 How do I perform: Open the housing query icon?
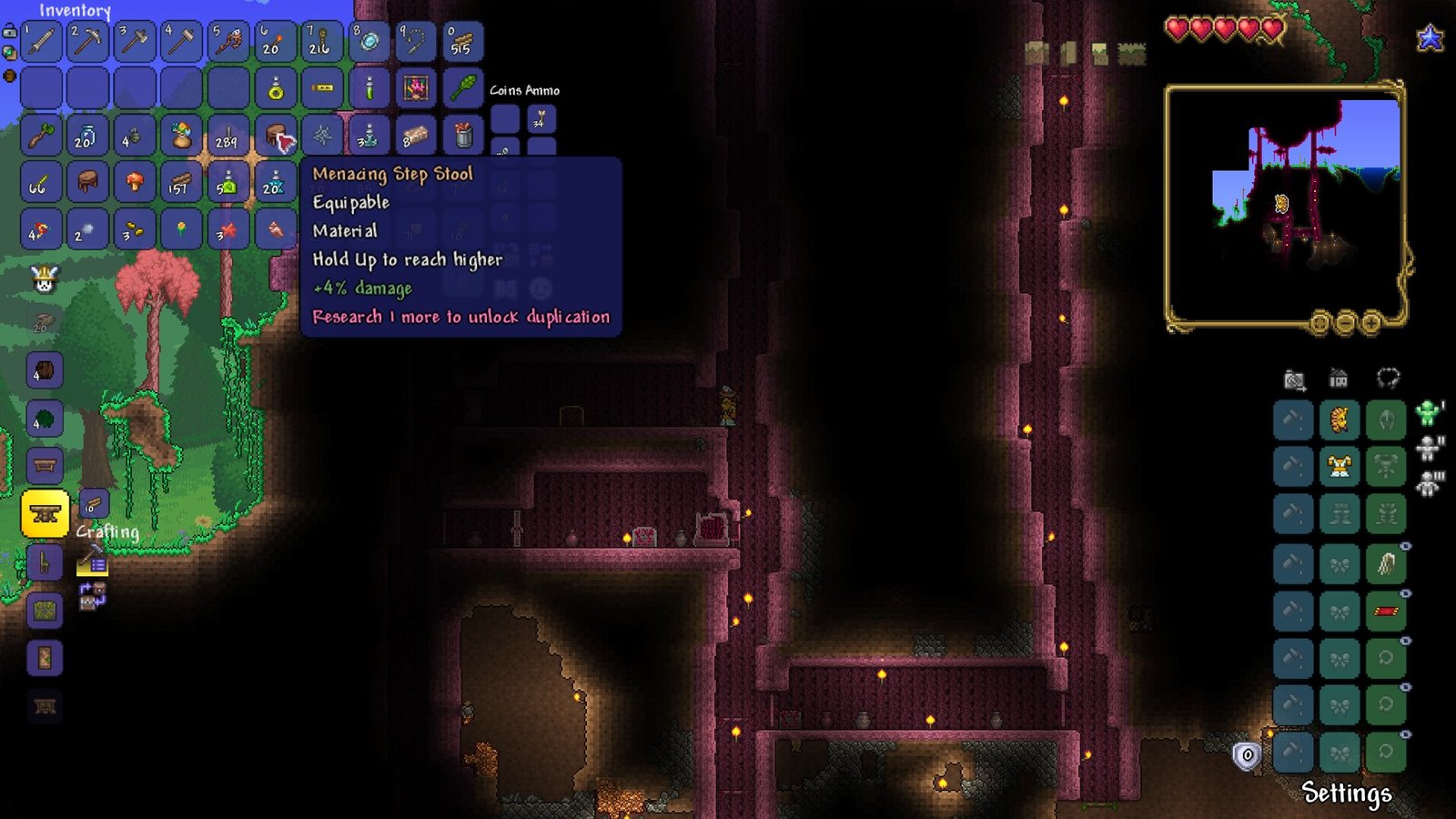(x=1337, y=379)
